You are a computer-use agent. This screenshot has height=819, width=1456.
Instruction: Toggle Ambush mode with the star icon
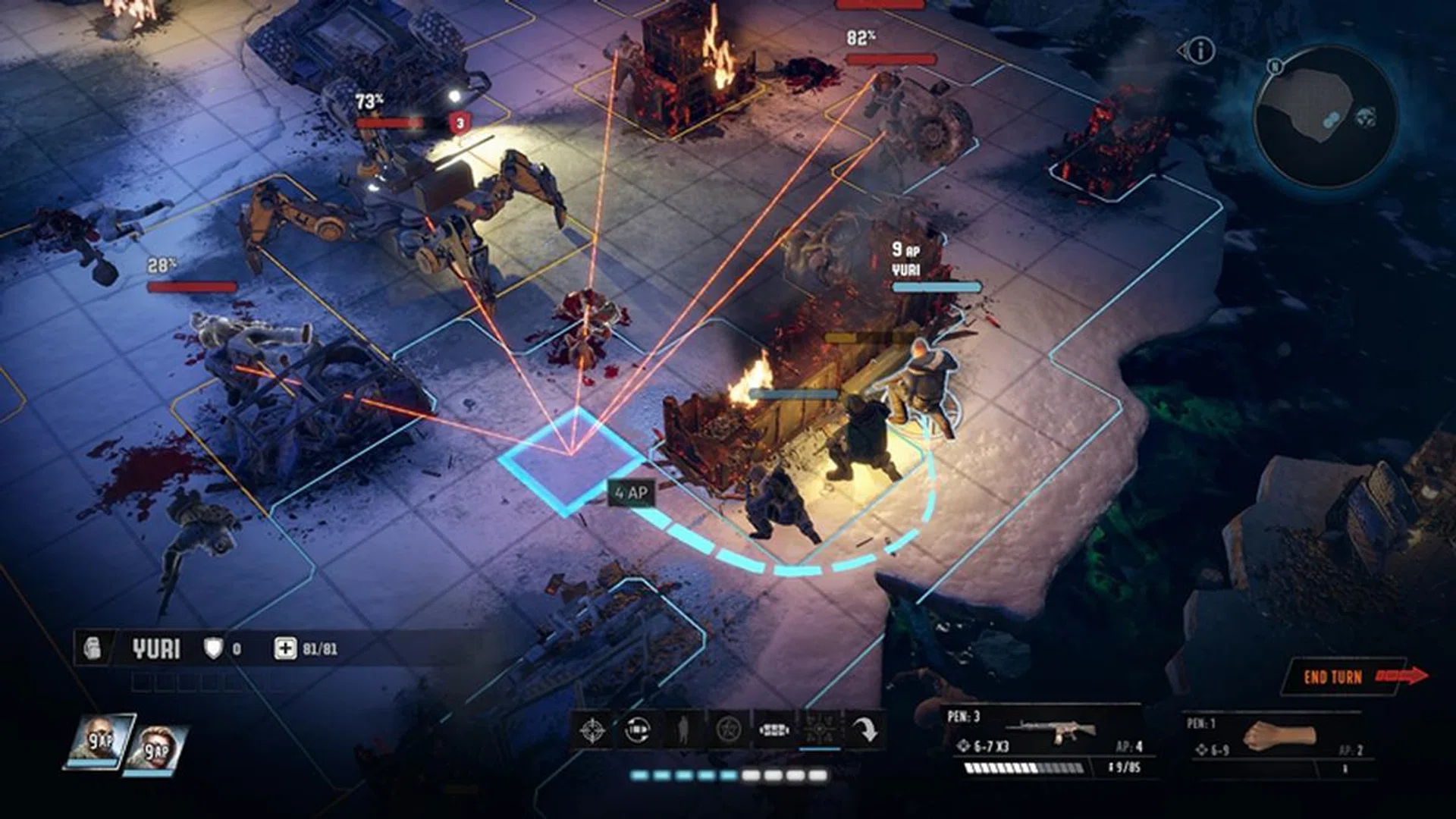point(730,730)
